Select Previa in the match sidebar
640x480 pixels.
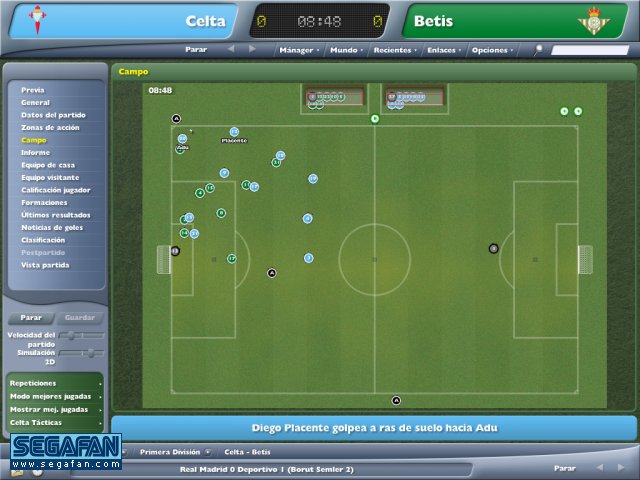click(33, 90)
